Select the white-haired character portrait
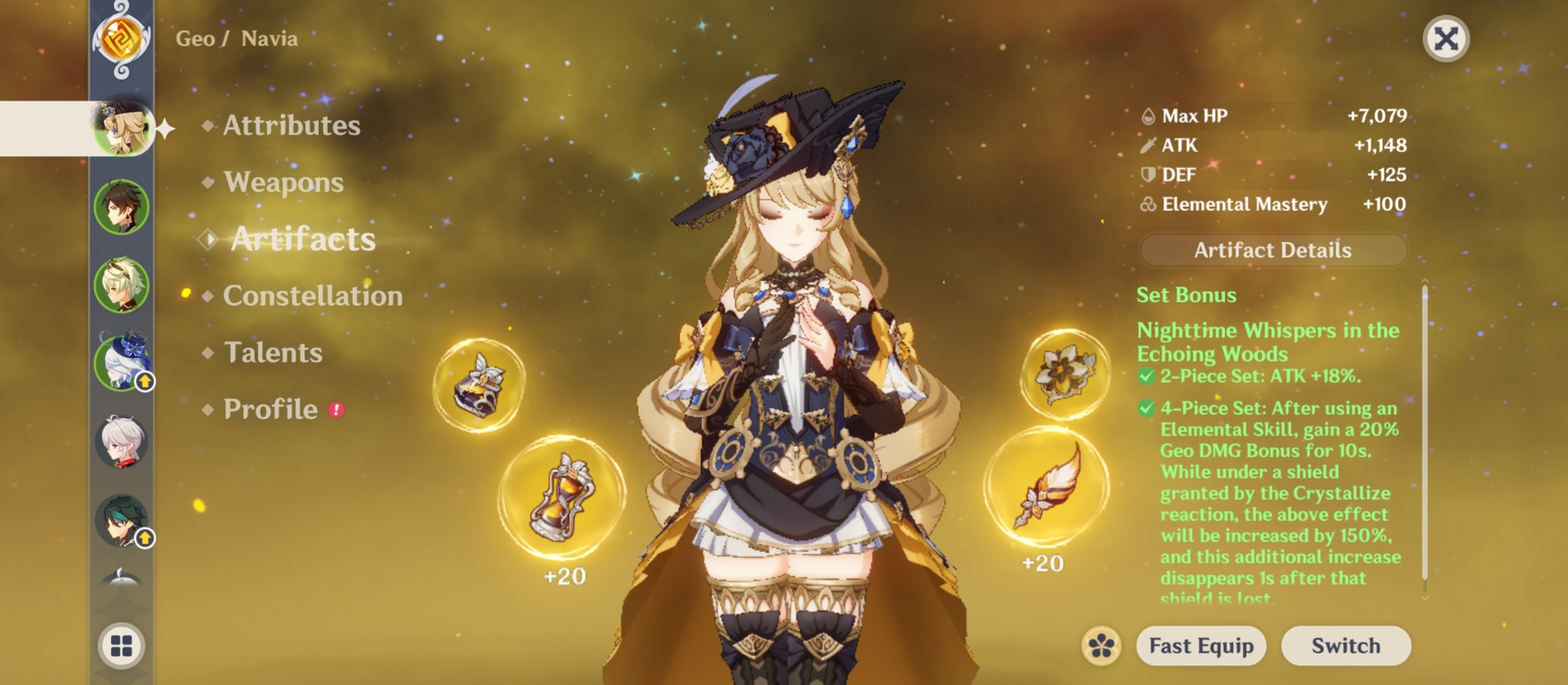This screenshot has height=685, width=1568. point(122,442)
